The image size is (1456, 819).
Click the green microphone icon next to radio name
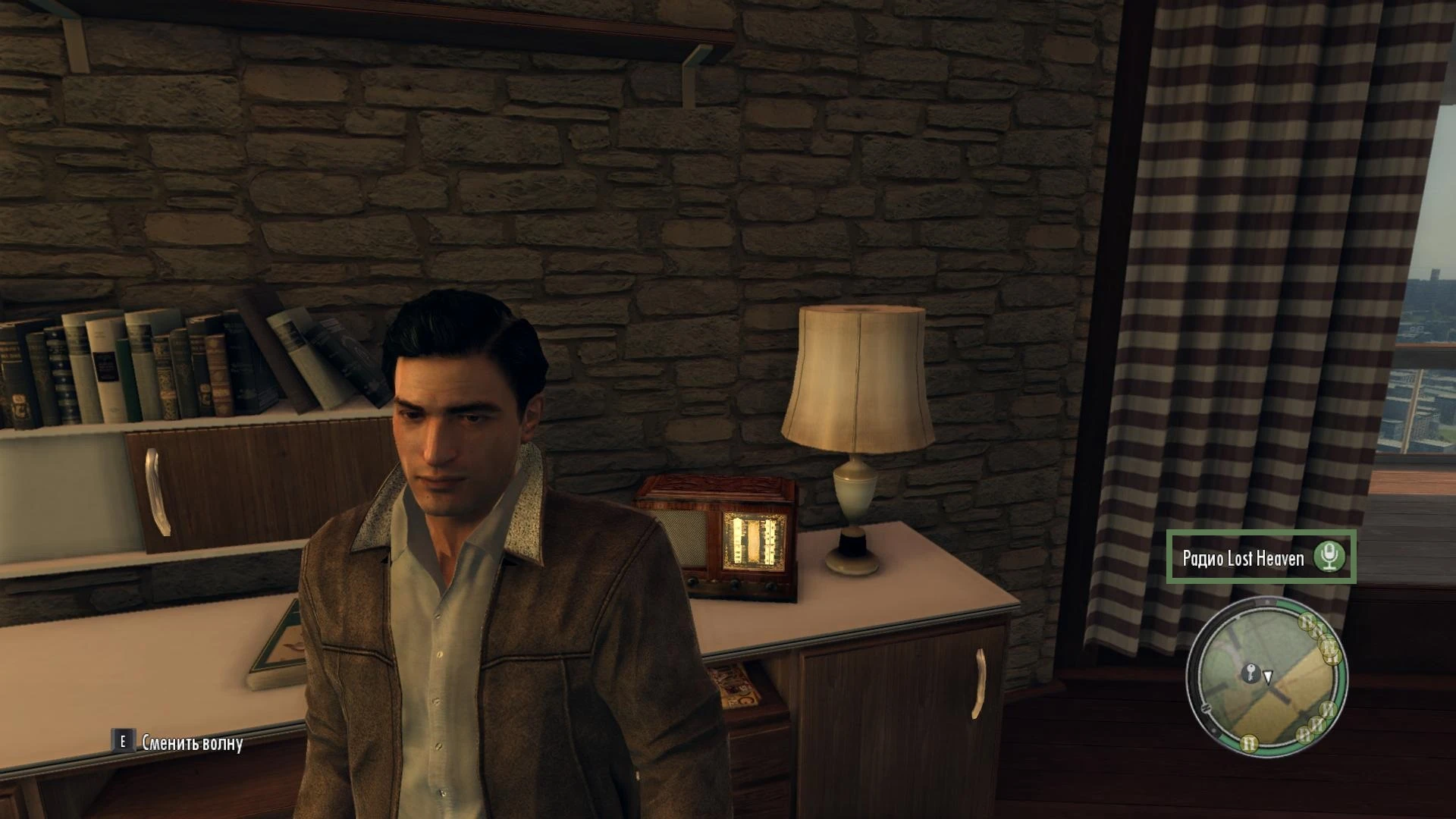(1329, 557)
